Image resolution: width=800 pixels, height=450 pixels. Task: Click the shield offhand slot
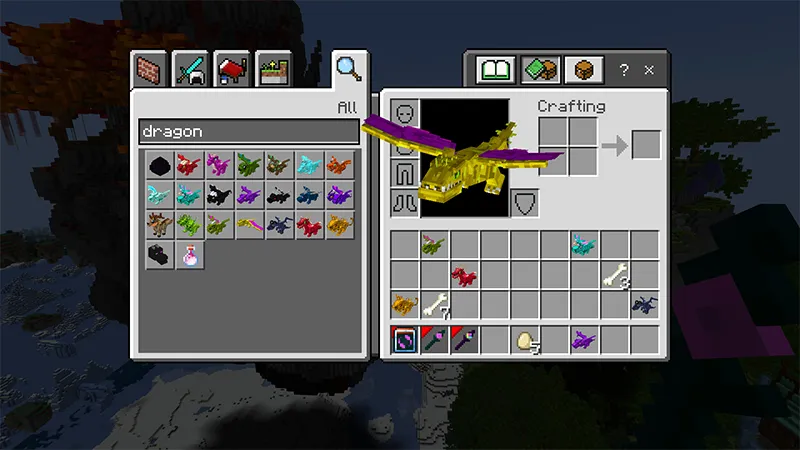pyautogui.click(x=525, y=203)
